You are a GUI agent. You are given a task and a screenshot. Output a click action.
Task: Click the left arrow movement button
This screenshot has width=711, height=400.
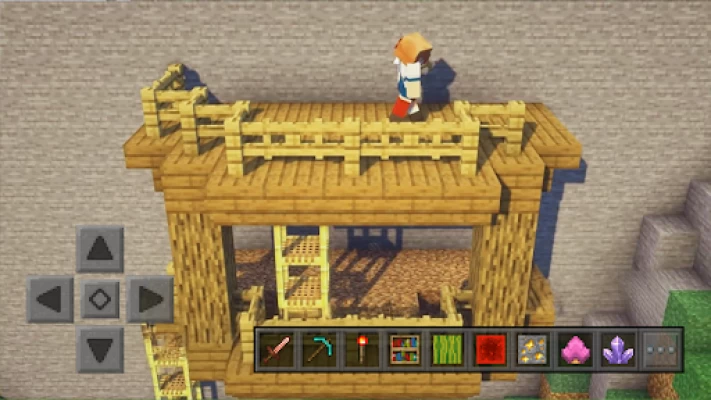click(x=50, y=299)
